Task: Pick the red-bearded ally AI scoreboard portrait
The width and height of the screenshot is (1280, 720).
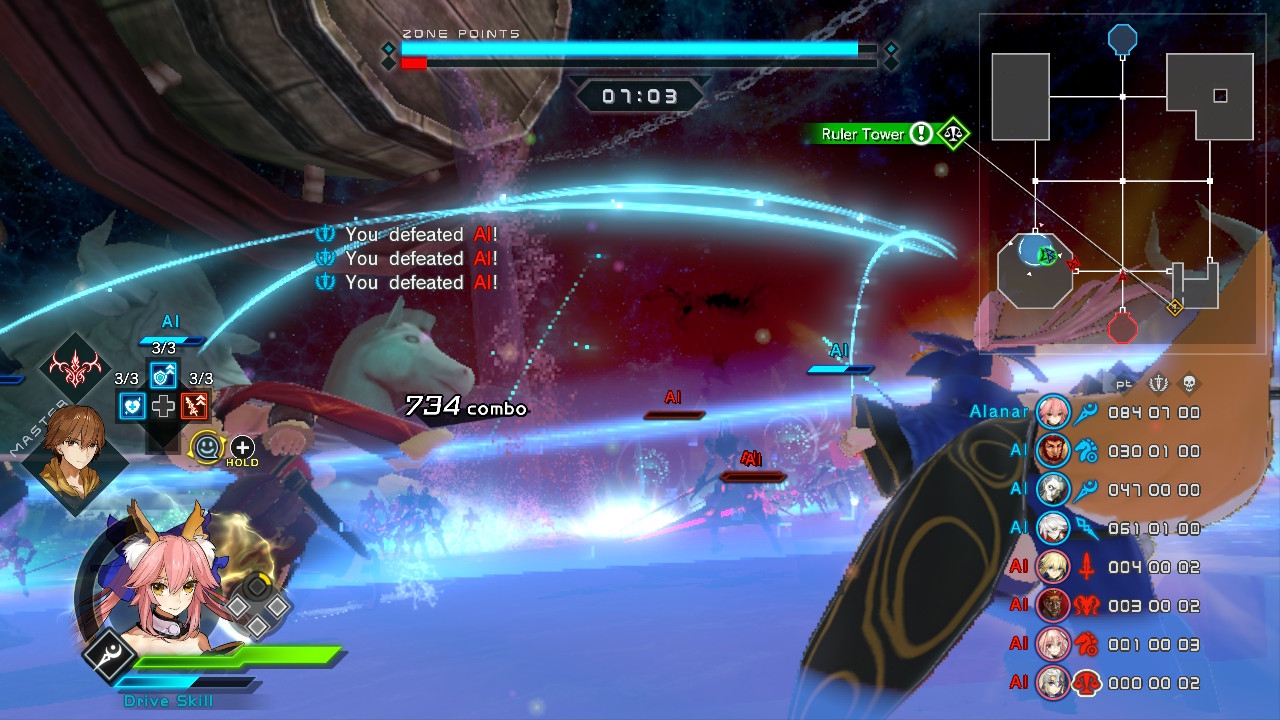Action: tap(1052, 451)
